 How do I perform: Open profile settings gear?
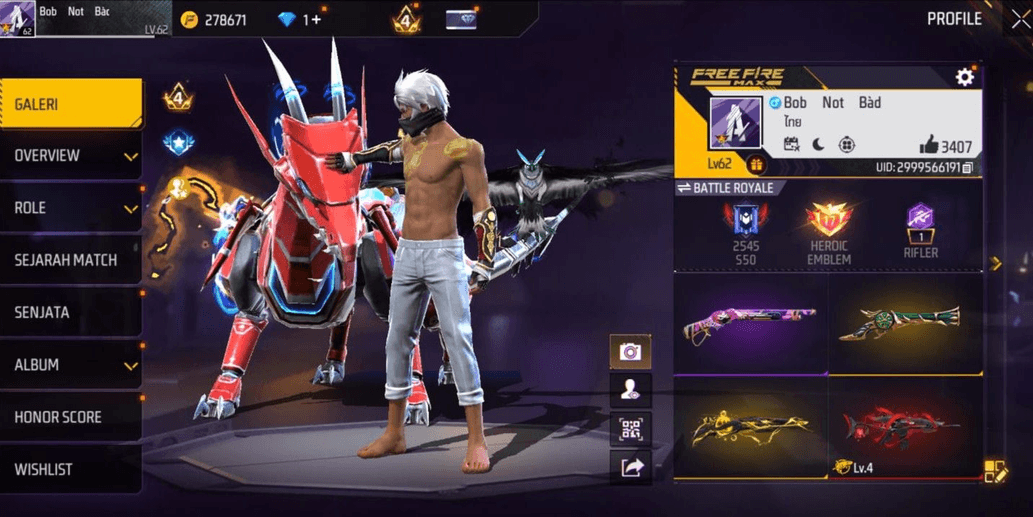[964, 77]
